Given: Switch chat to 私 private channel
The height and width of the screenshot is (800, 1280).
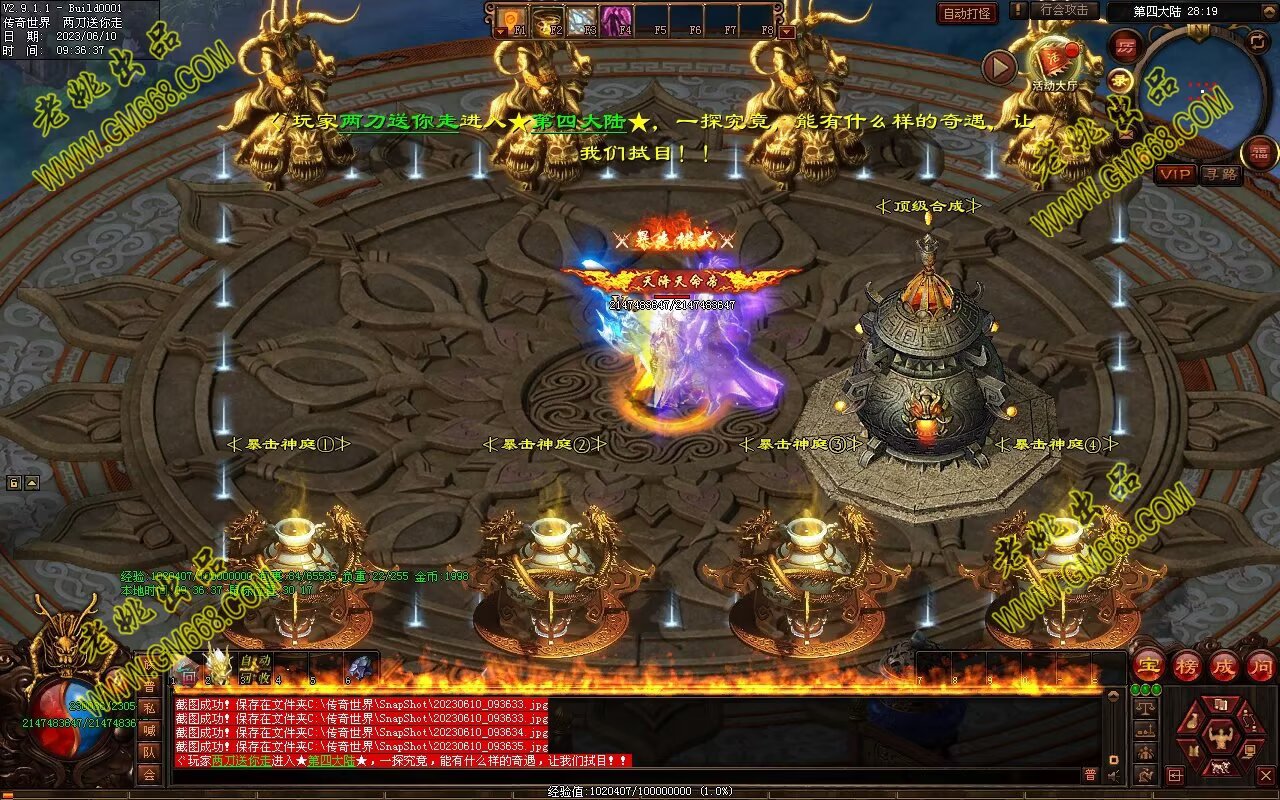Looking at the screenshot, I should tap(149, 708).
